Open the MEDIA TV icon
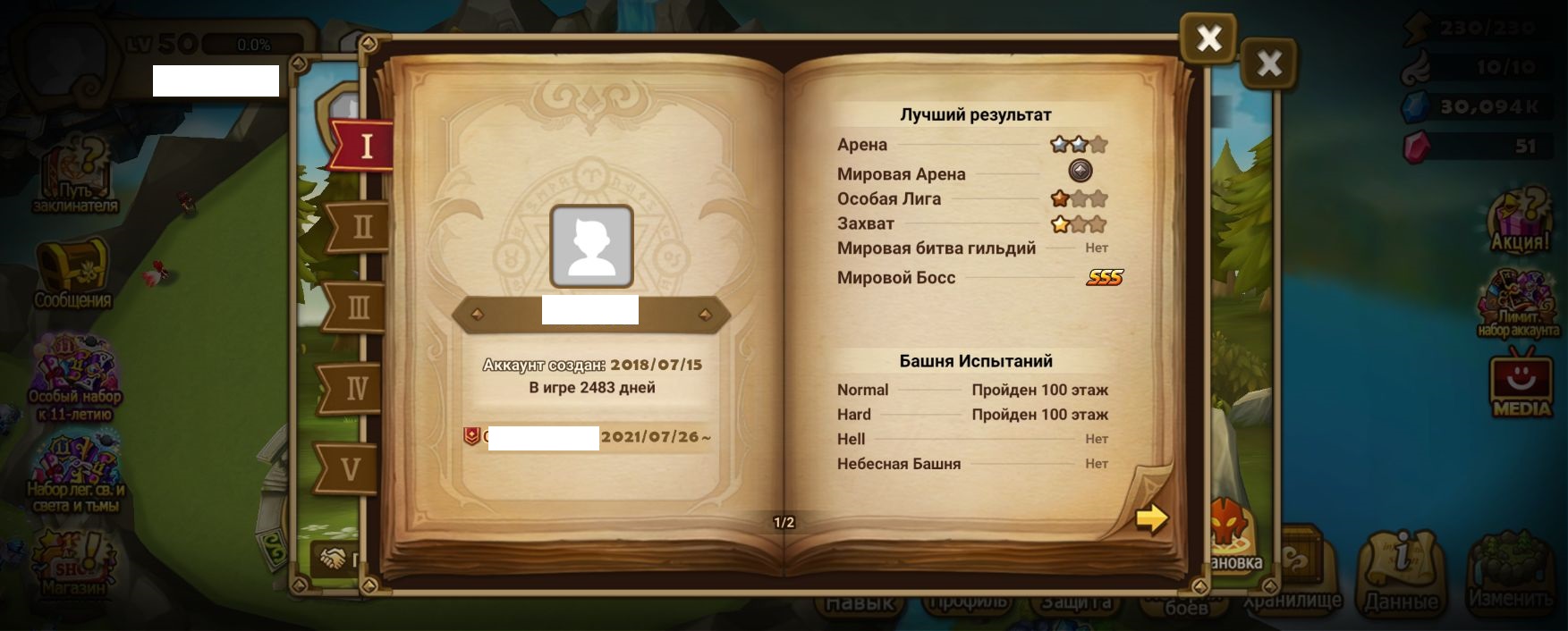The image size is (1568, 631). point(1521,384)
